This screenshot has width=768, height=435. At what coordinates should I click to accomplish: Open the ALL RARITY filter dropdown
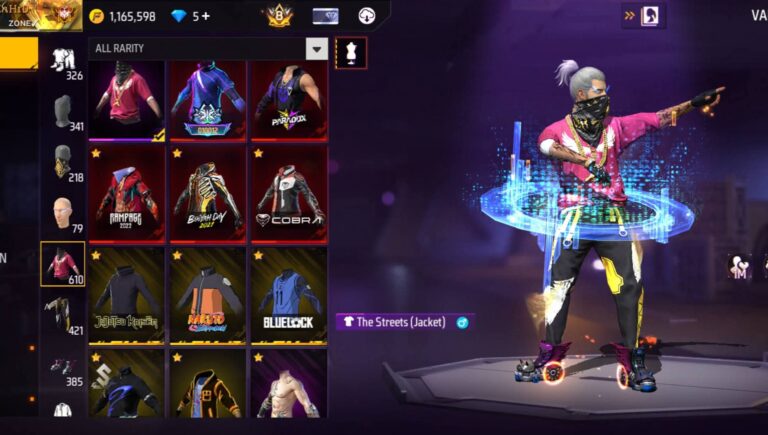tap(317, 49)
